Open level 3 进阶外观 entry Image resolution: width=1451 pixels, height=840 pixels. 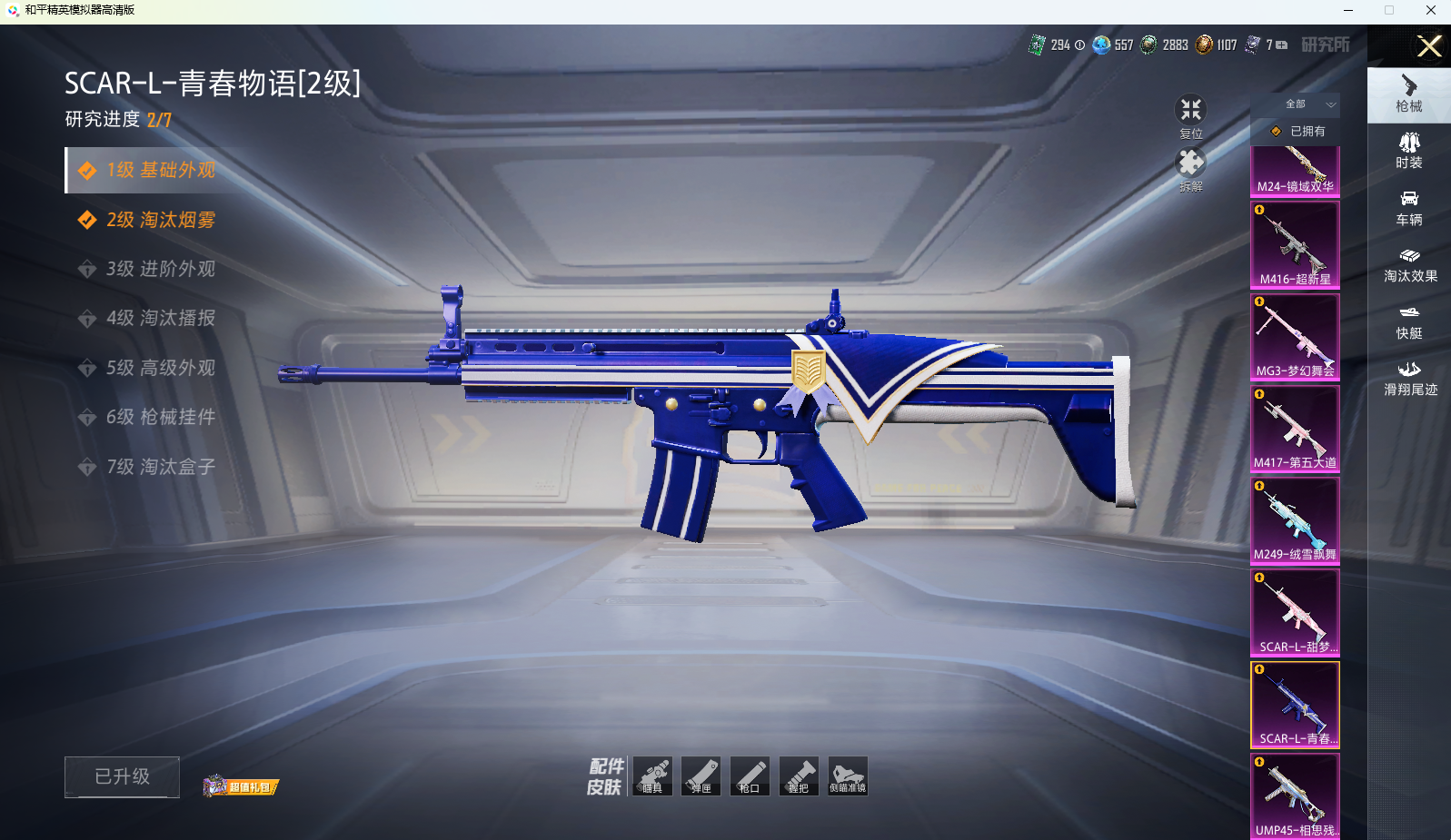pos(160,269)
